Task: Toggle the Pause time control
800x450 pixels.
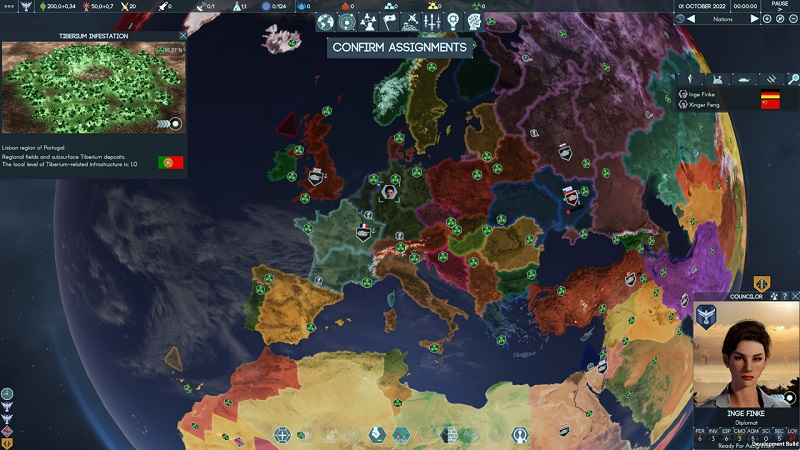Action: (x=780, y=6)
